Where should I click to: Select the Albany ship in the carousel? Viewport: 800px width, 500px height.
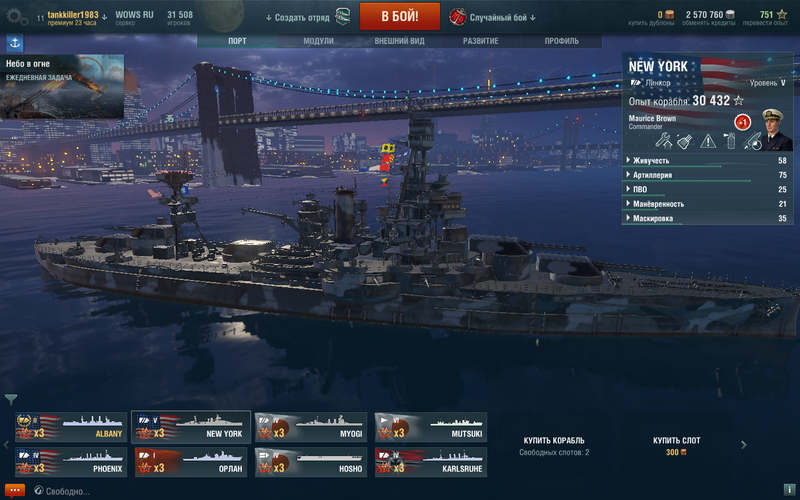tap(68, 427)
